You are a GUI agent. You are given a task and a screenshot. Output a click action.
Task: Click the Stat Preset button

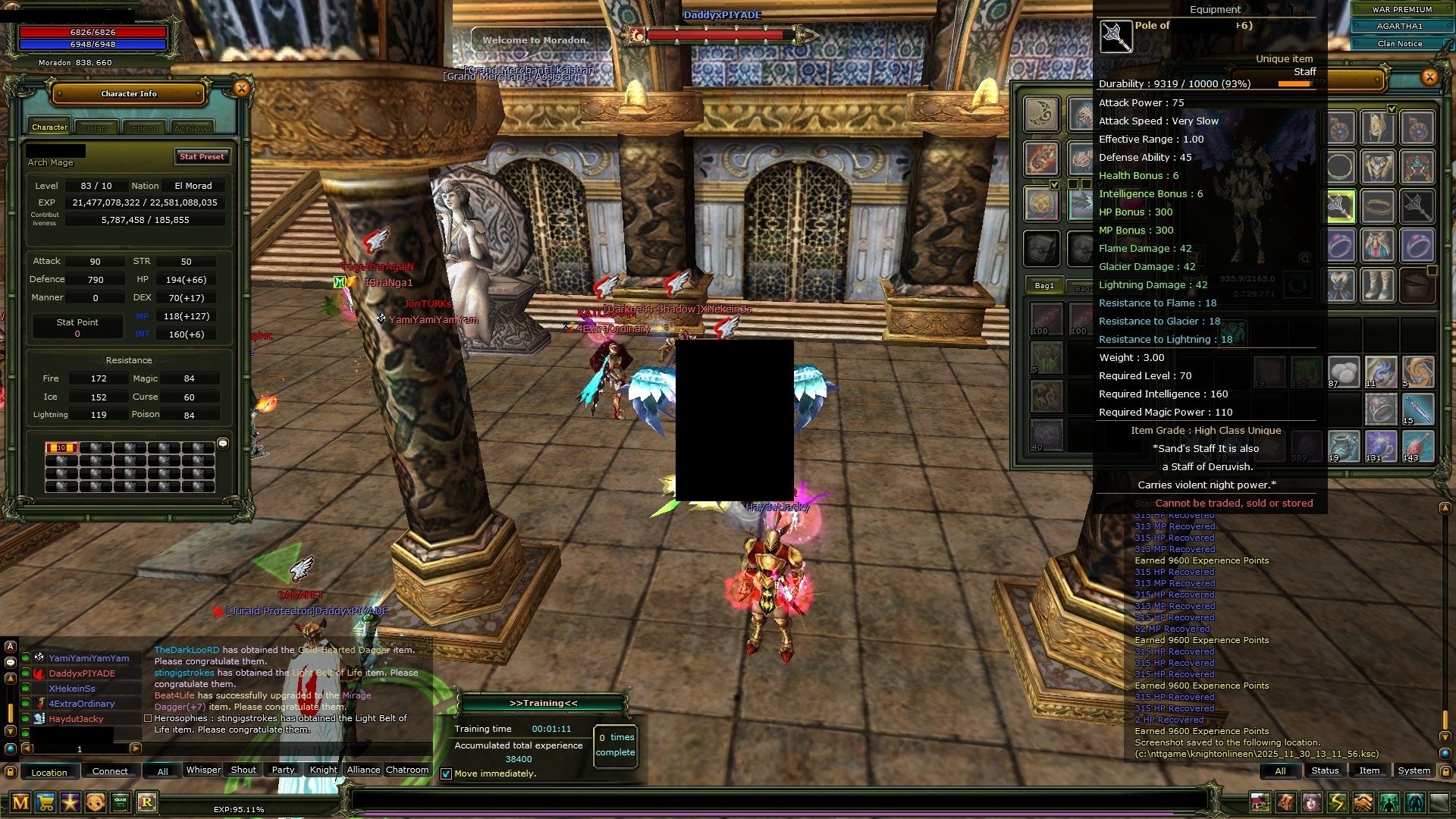(x=202, y=157)
